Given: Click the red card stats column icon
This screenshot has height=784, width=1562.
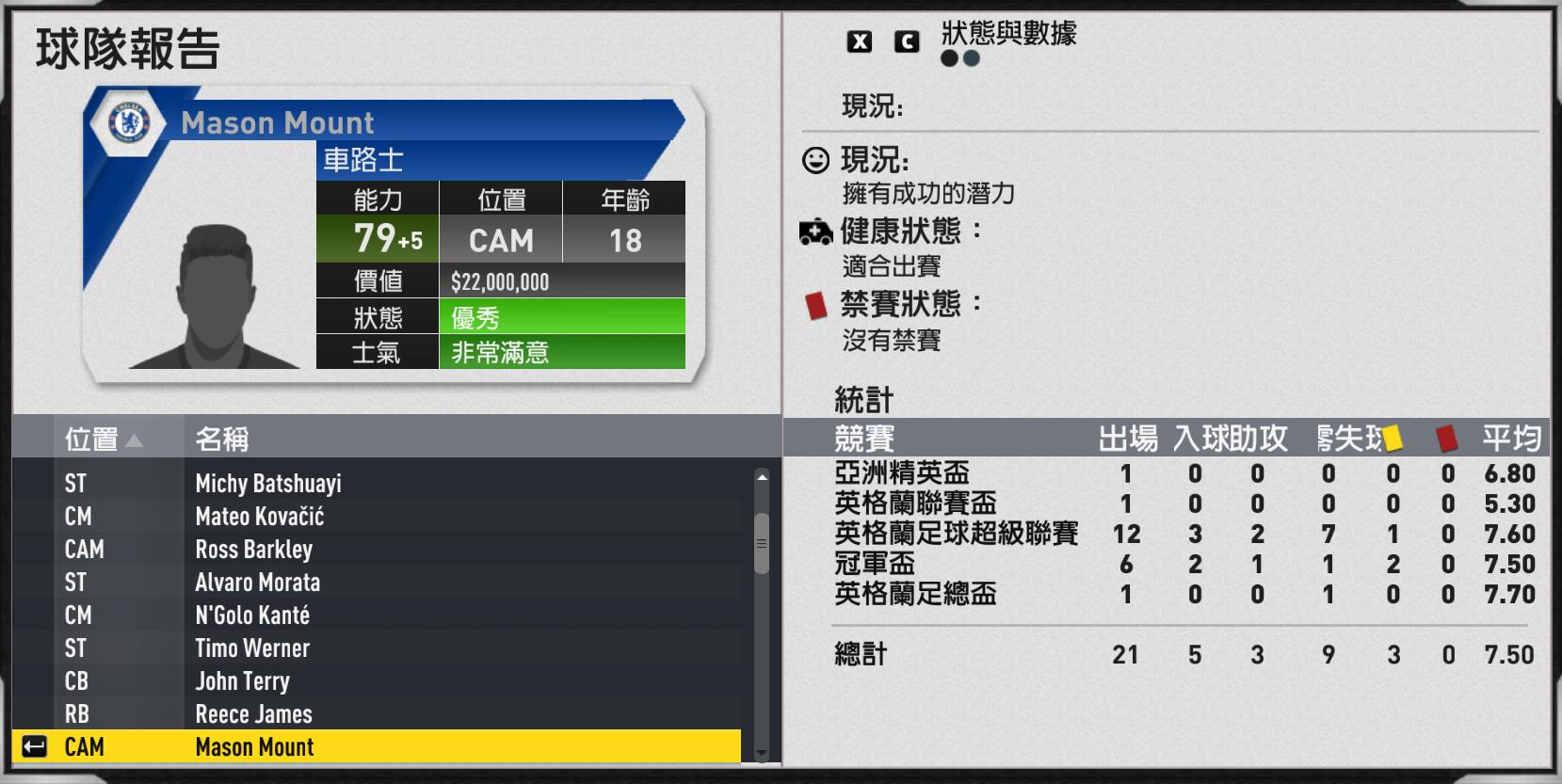Looking at the screenshot, I should point(1446,436).
